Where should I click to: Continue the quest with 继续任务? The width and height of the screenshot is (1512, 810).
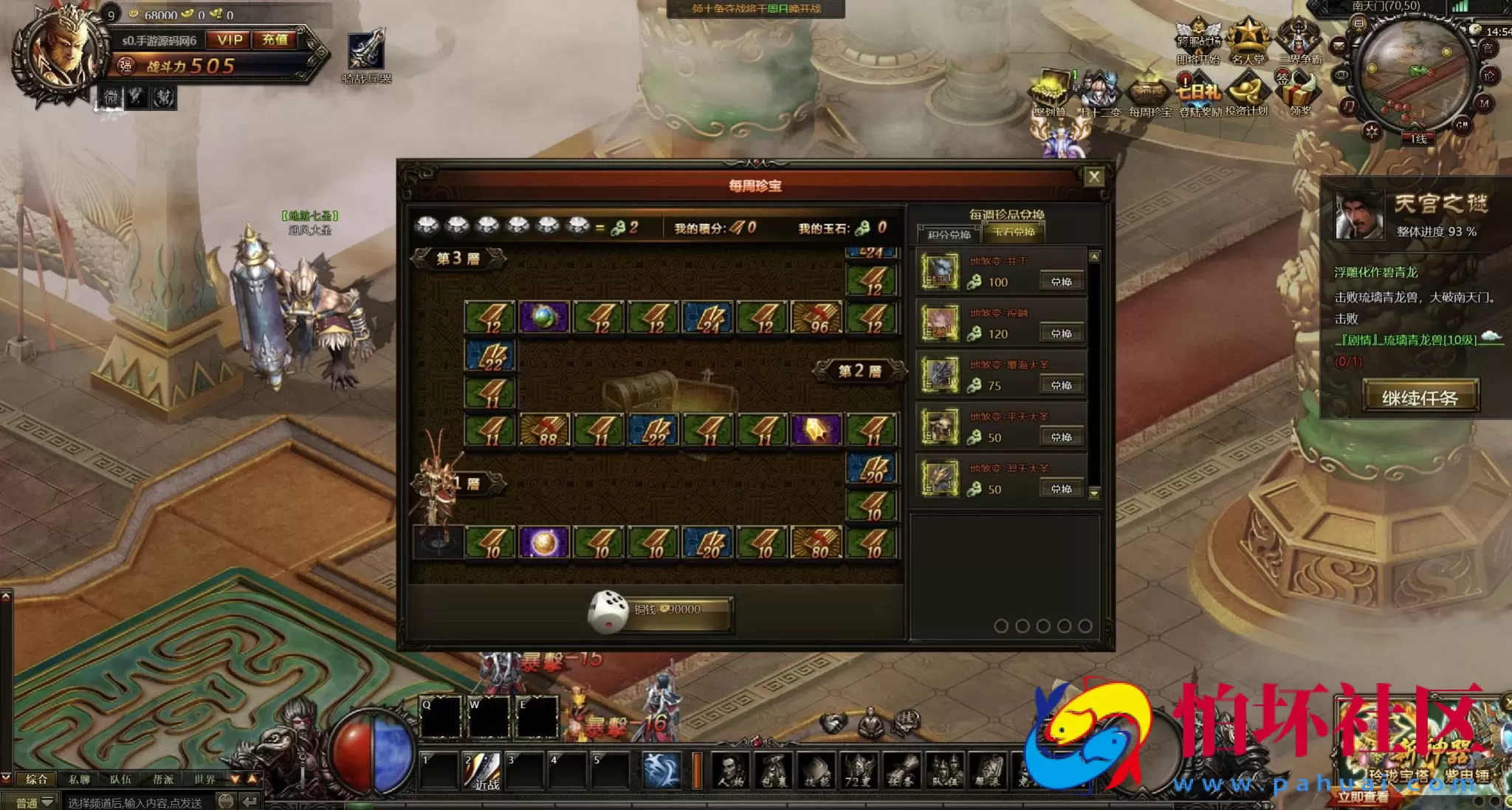1420,397
